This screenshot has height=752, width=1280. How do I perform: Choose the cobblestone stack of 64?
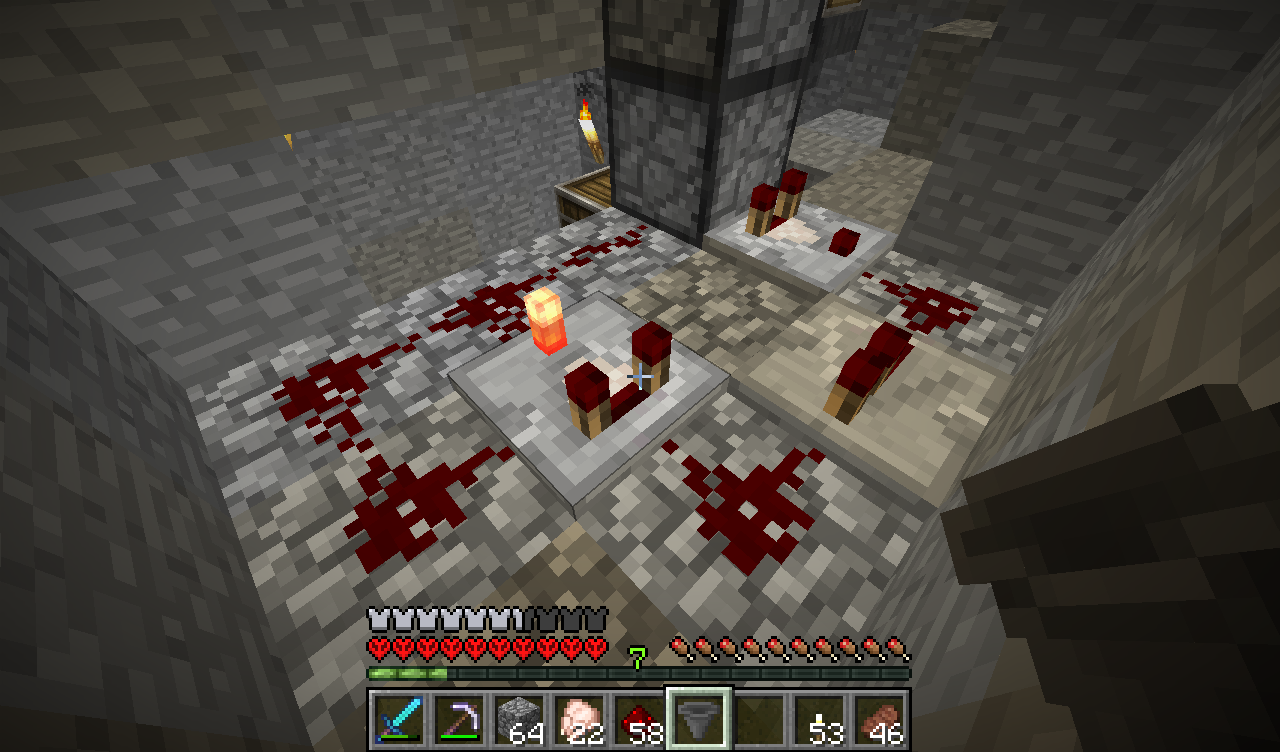(519, 718)
